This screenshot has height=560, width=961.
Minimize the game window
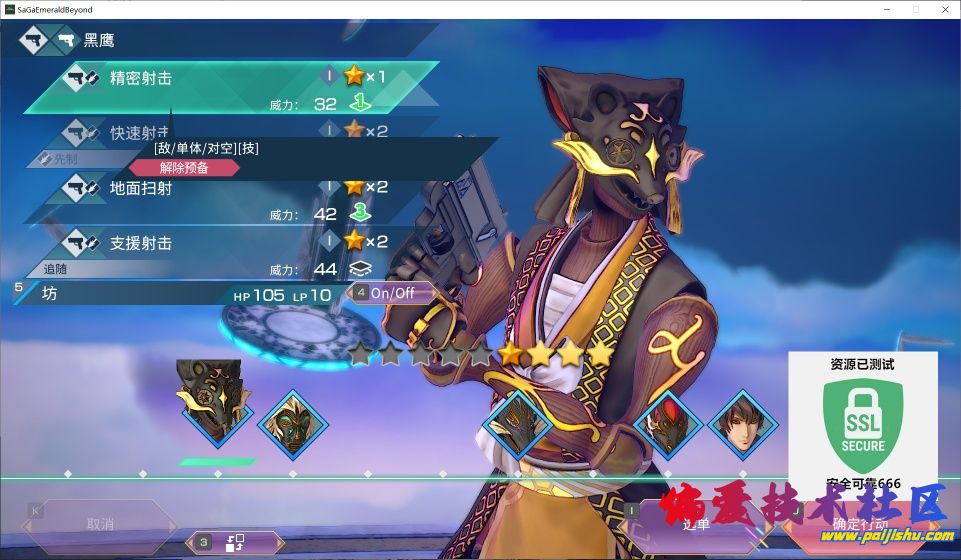click(x=887, y=9)
